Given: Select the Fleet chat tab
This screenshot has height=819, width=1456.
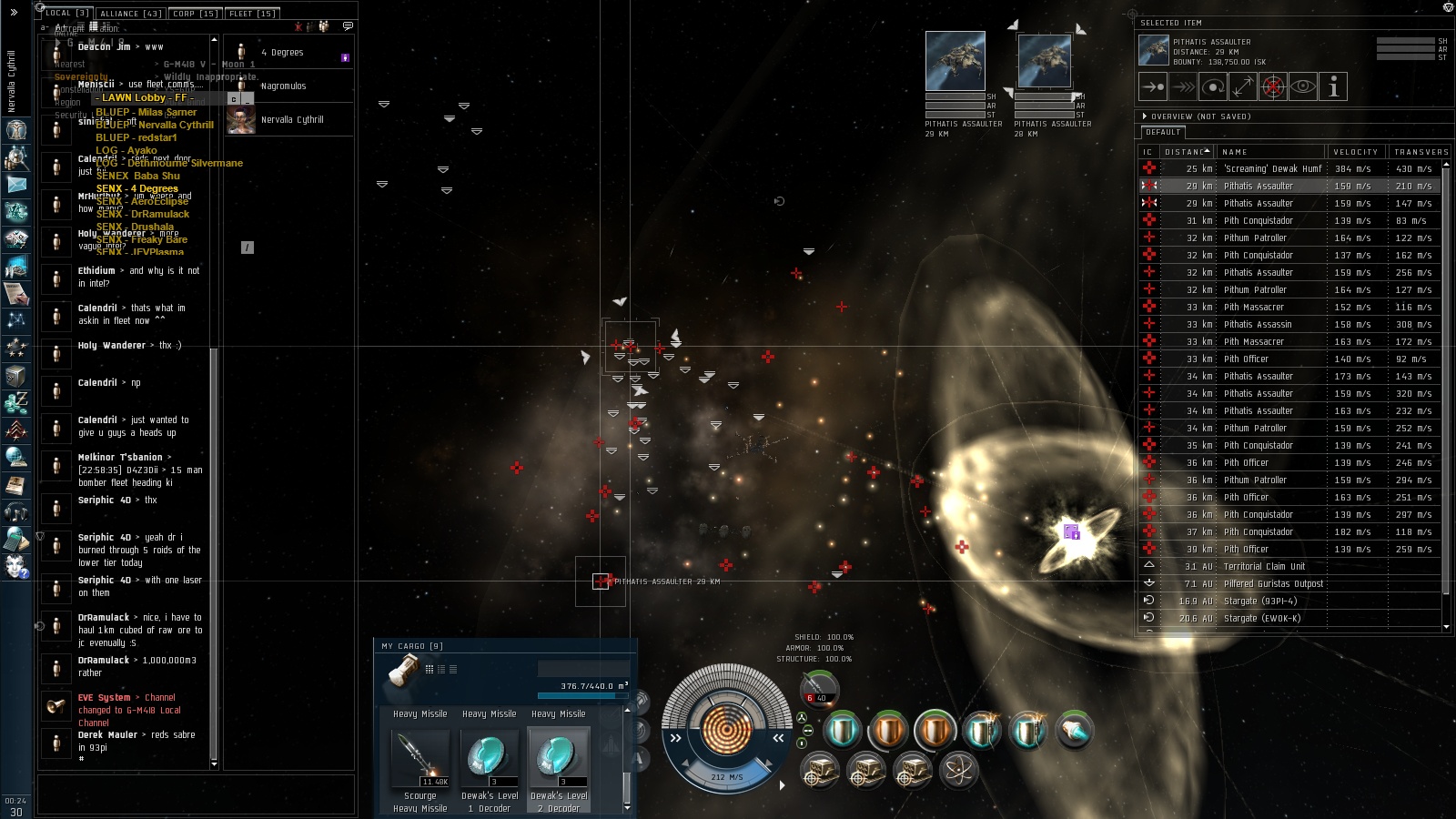Looking at the screenshot, I should pos(252,14).
